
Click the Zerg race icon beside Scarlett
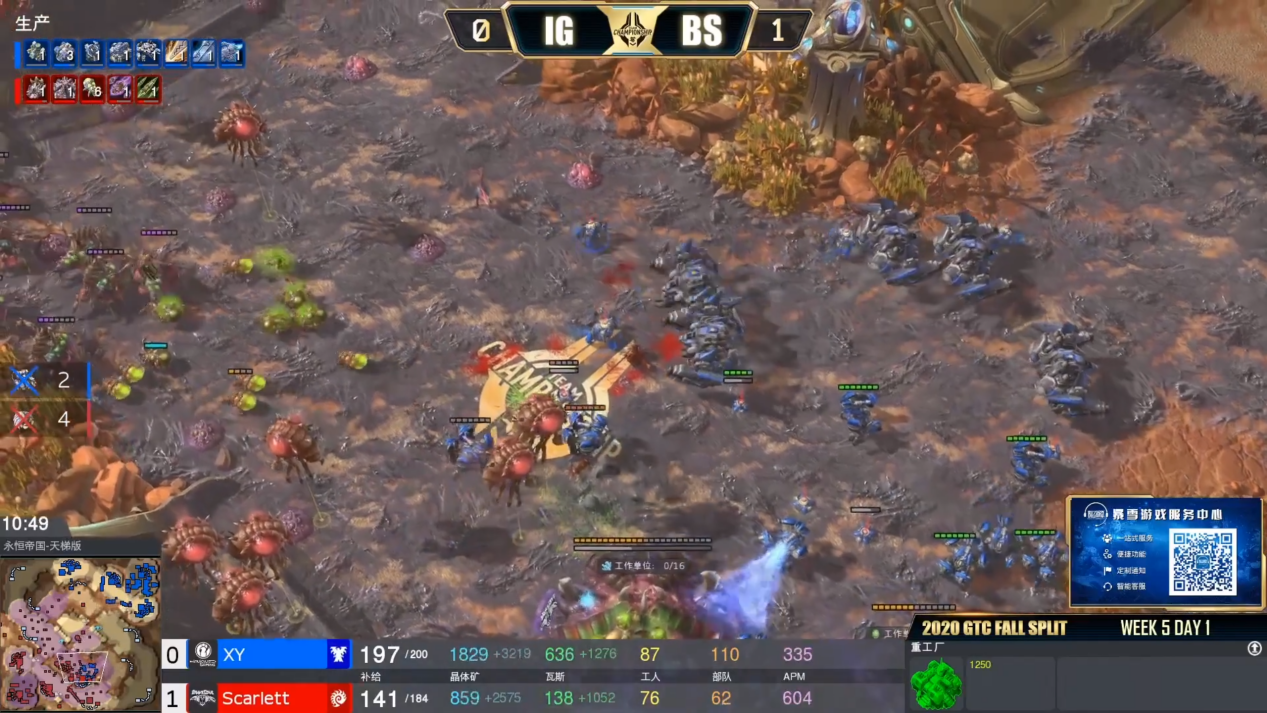click(339, 697)
